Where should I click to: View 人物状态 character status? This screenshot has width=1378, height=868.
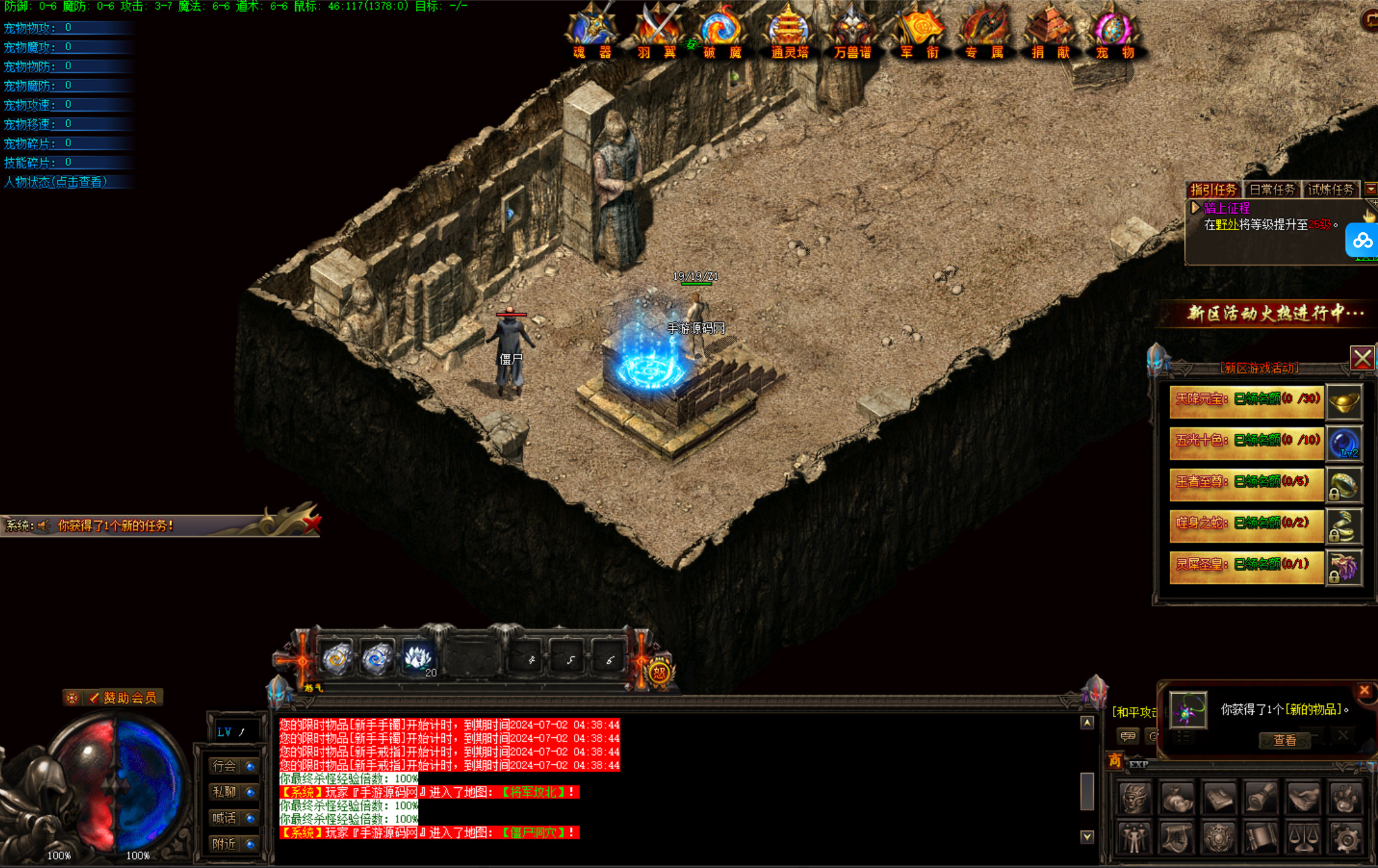click(56, 182)
